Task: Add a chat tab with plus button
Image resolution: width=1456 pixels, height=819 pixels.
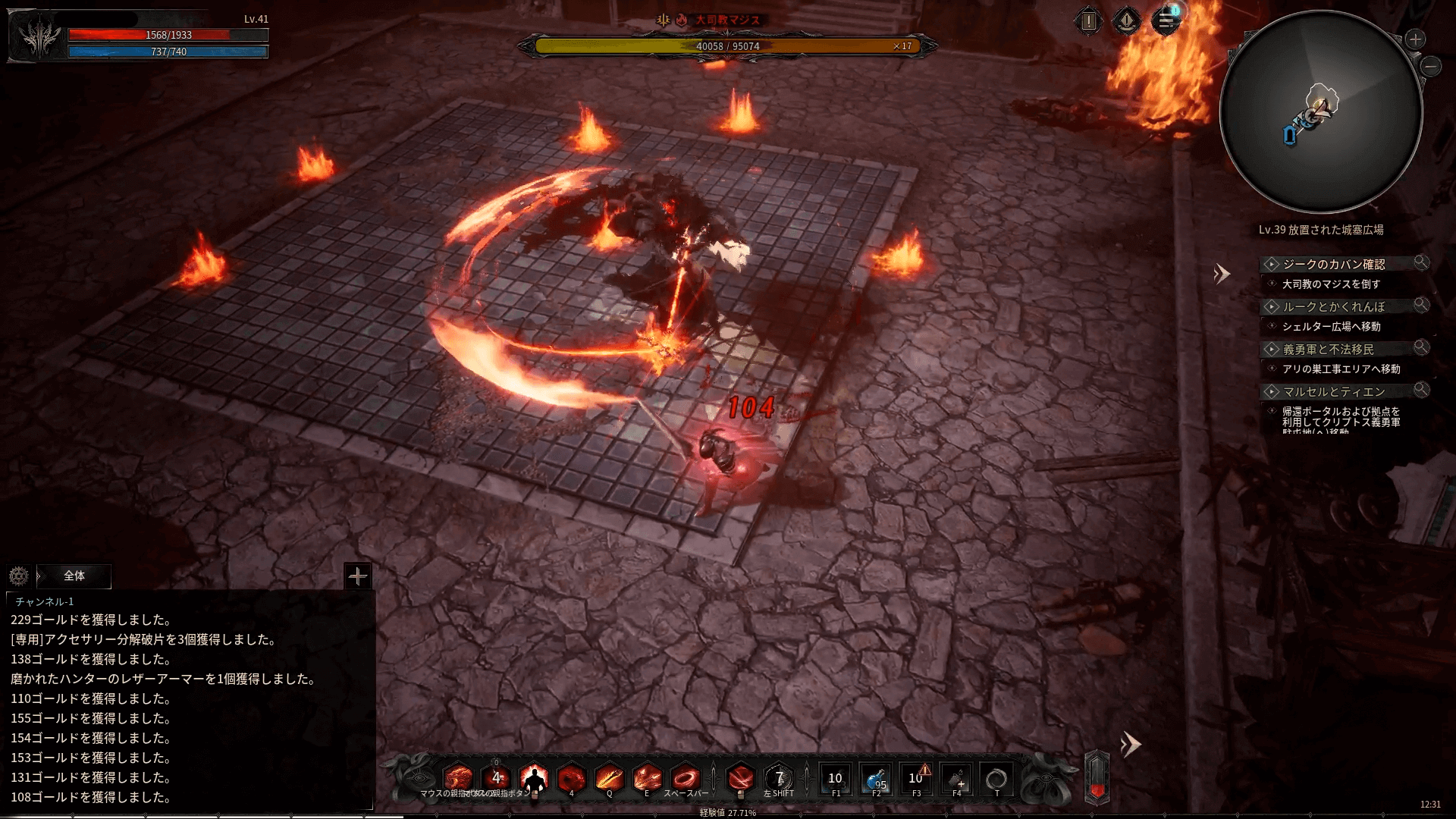Action: [357, 576]
